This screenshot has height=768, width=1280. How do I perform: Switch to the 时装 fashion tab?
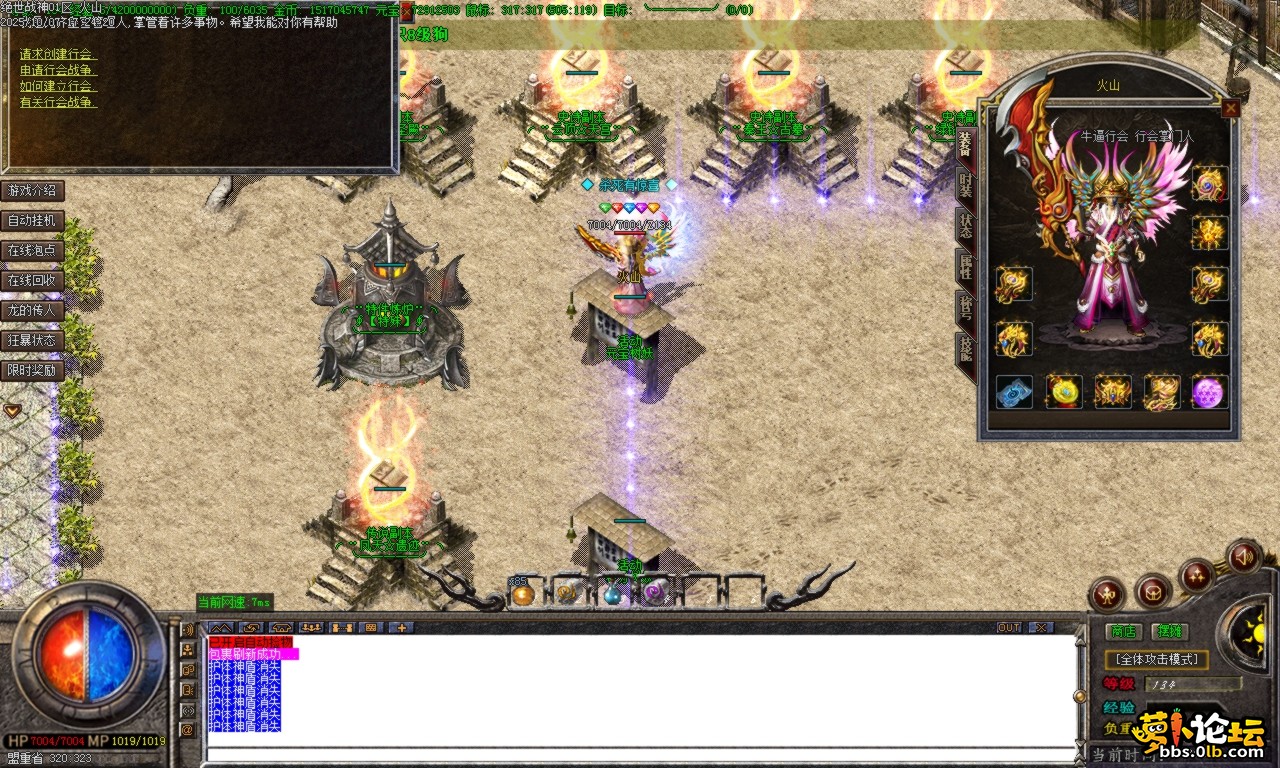click(965, 184)
